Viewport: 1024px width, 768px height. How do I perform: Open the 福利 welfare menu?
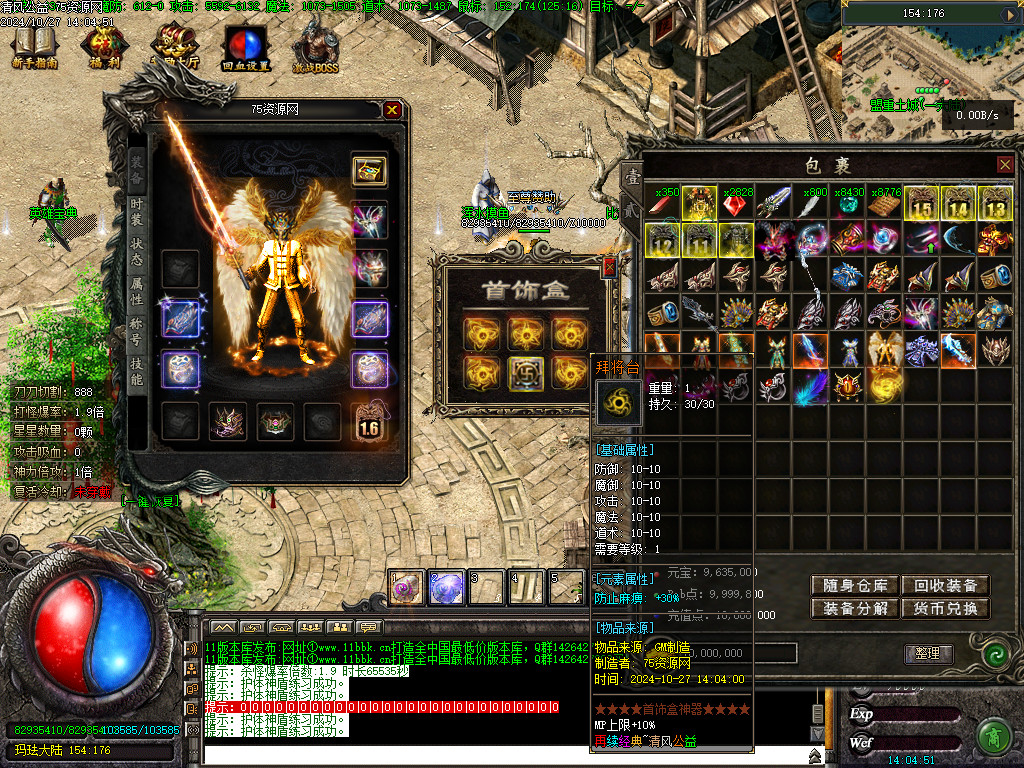click(103, 47)
